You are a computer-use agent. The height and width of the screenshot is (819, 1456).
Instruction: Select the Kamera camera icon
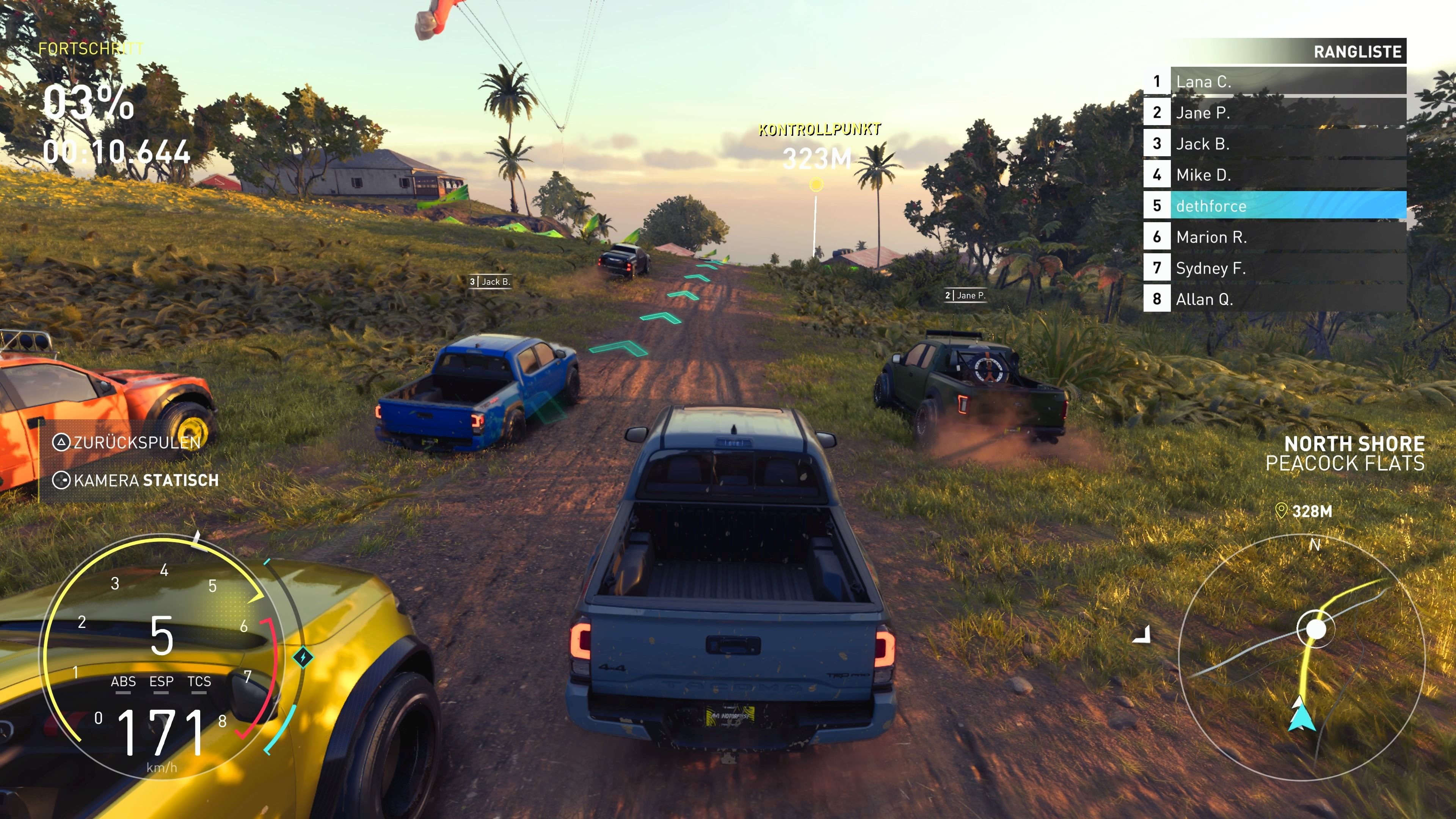click(61, 481)
